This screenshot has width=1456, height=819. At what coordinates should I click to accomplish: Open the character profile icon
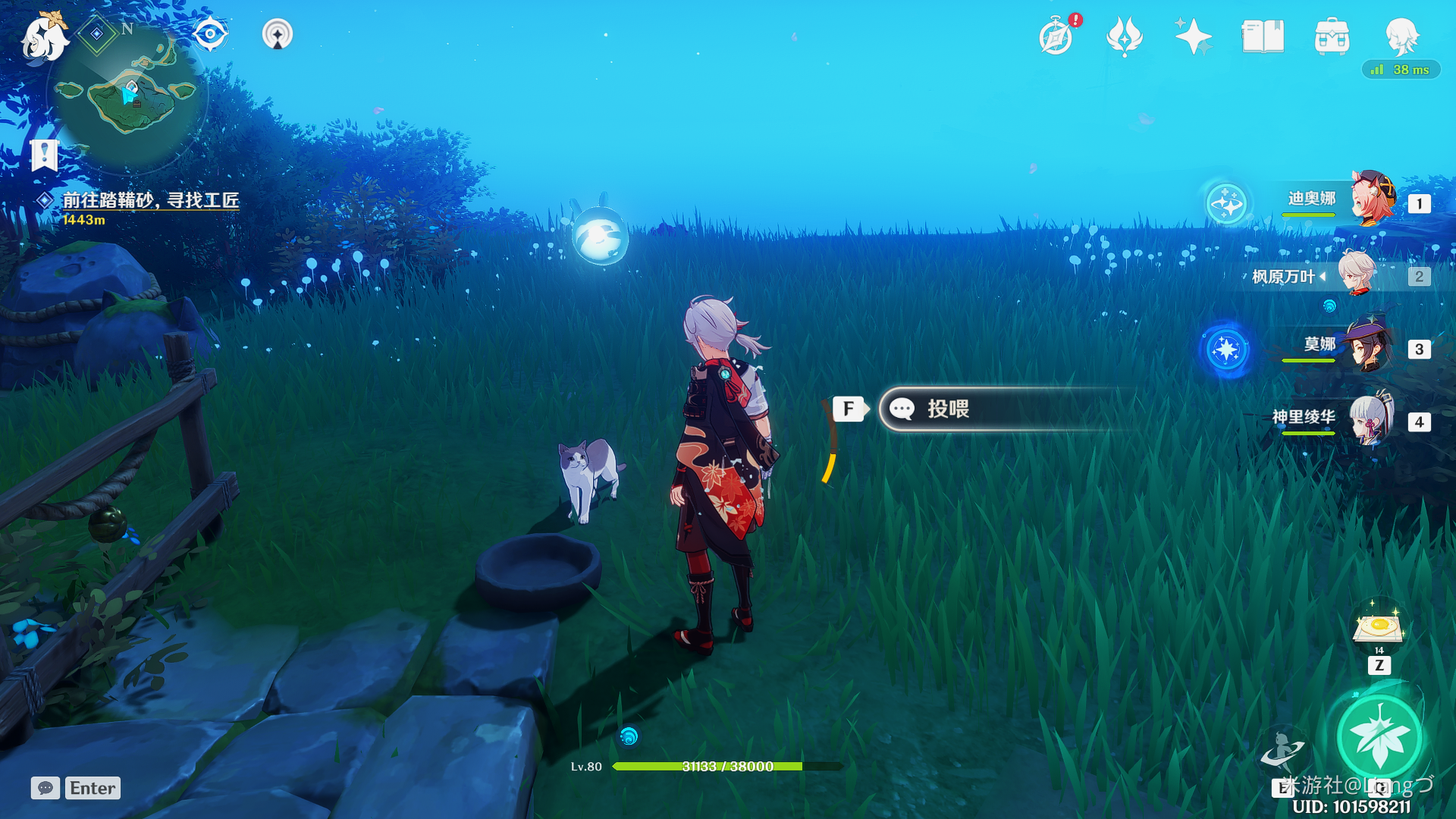tap(1401, 36)
